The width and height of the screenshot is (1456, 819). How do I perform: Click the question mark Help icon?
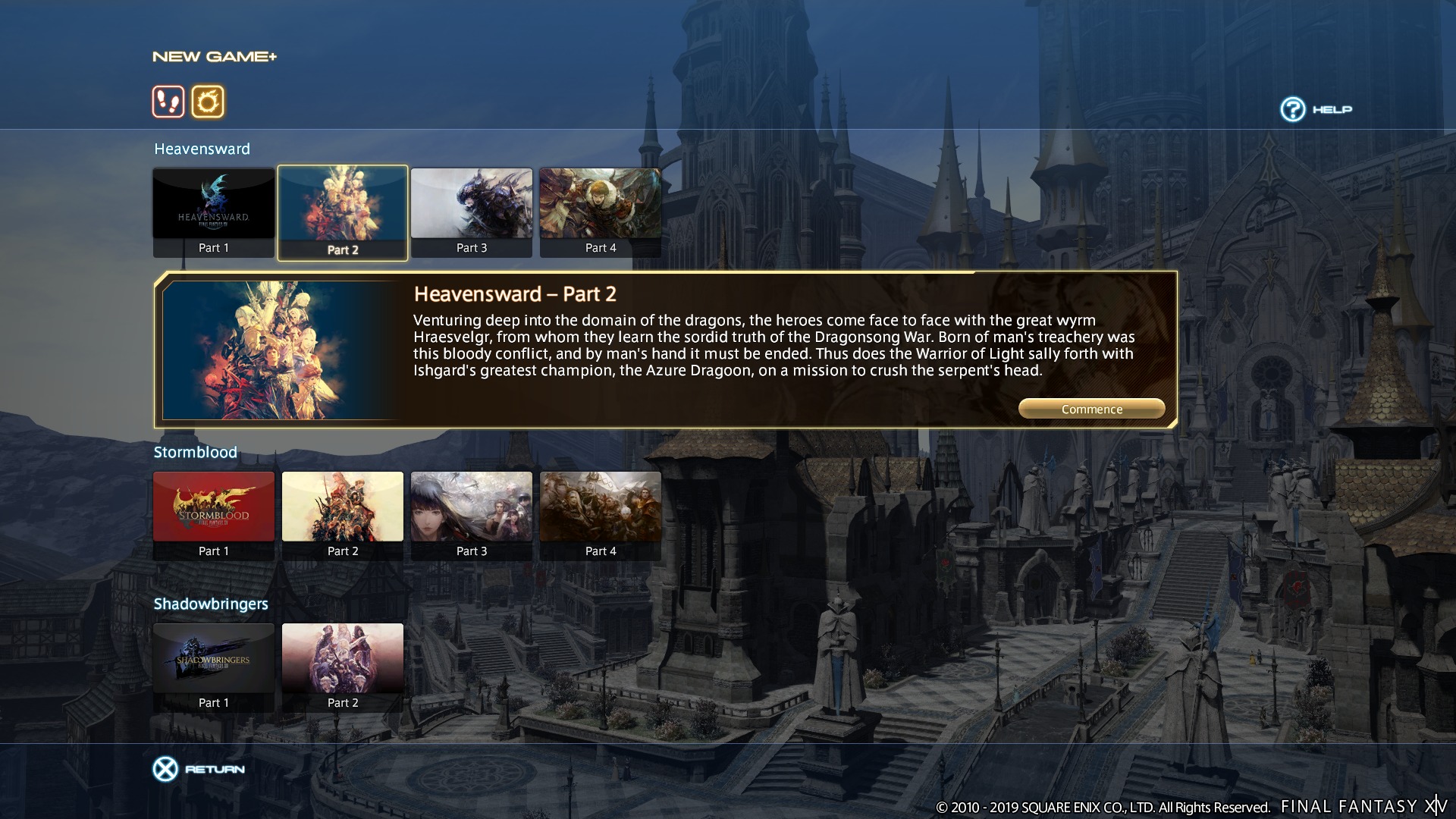tap(1291, 109)
